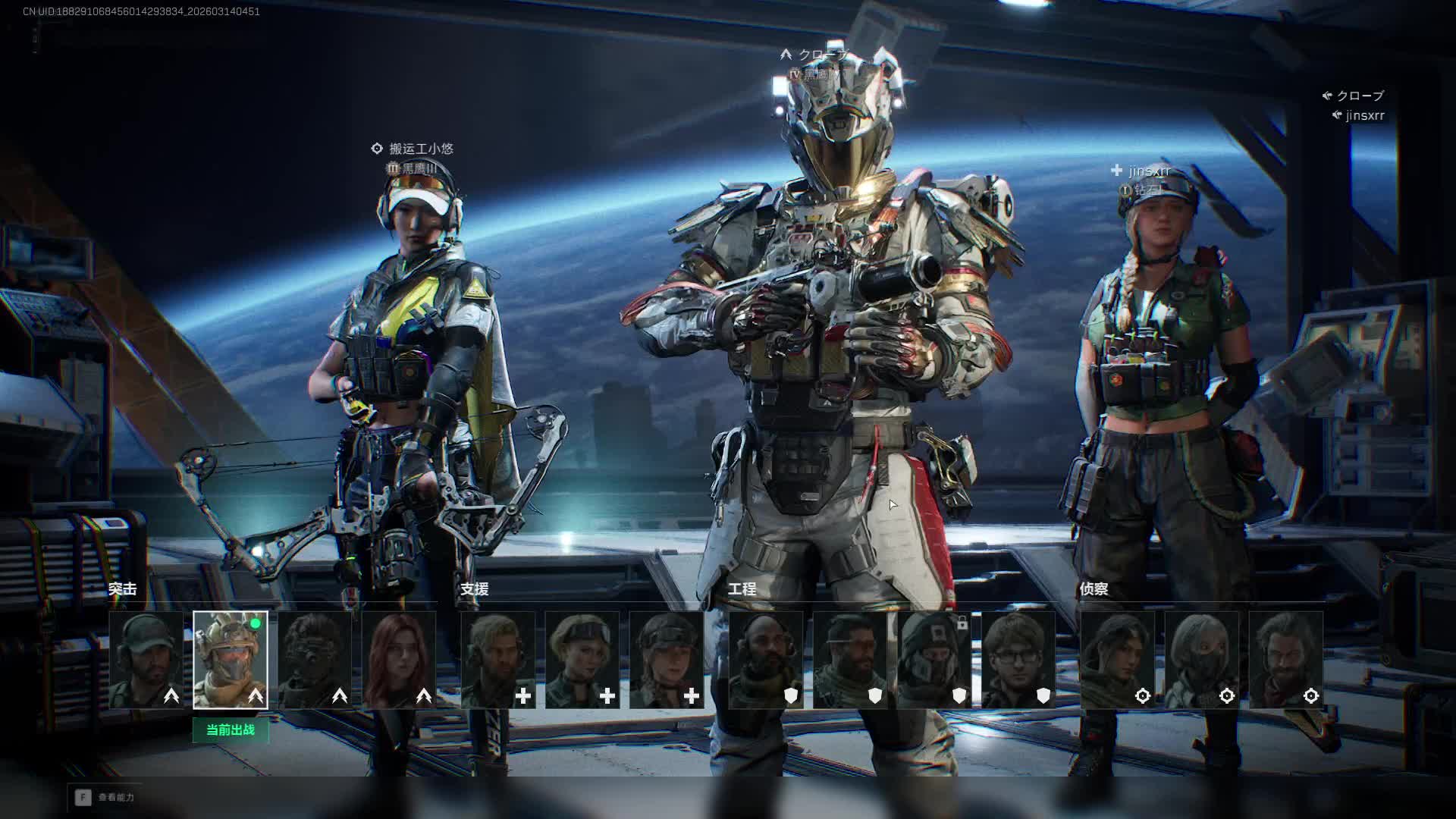Screen dimensions: 1456x819
Task: Select the red-haired female assault operator
Action: tap(399, 660)
